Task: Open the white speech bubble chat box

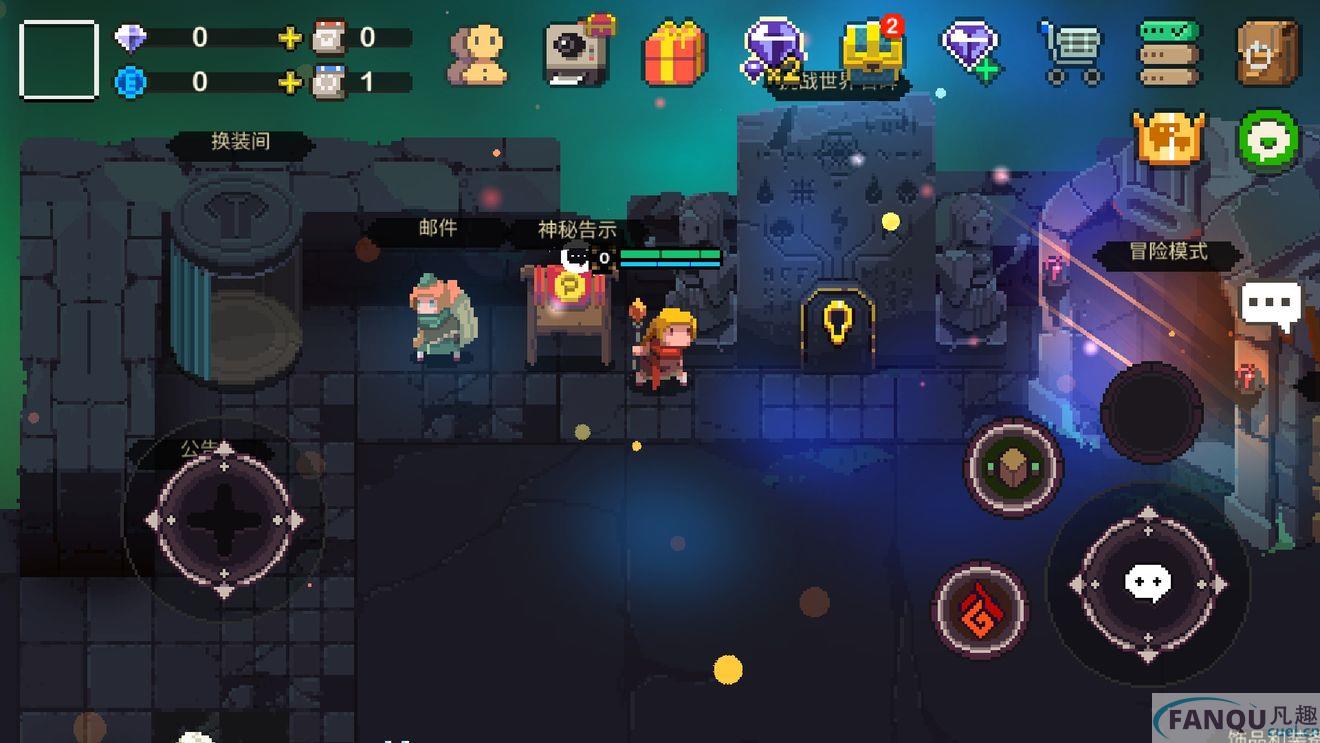Action: click(x=1271, y=303)
